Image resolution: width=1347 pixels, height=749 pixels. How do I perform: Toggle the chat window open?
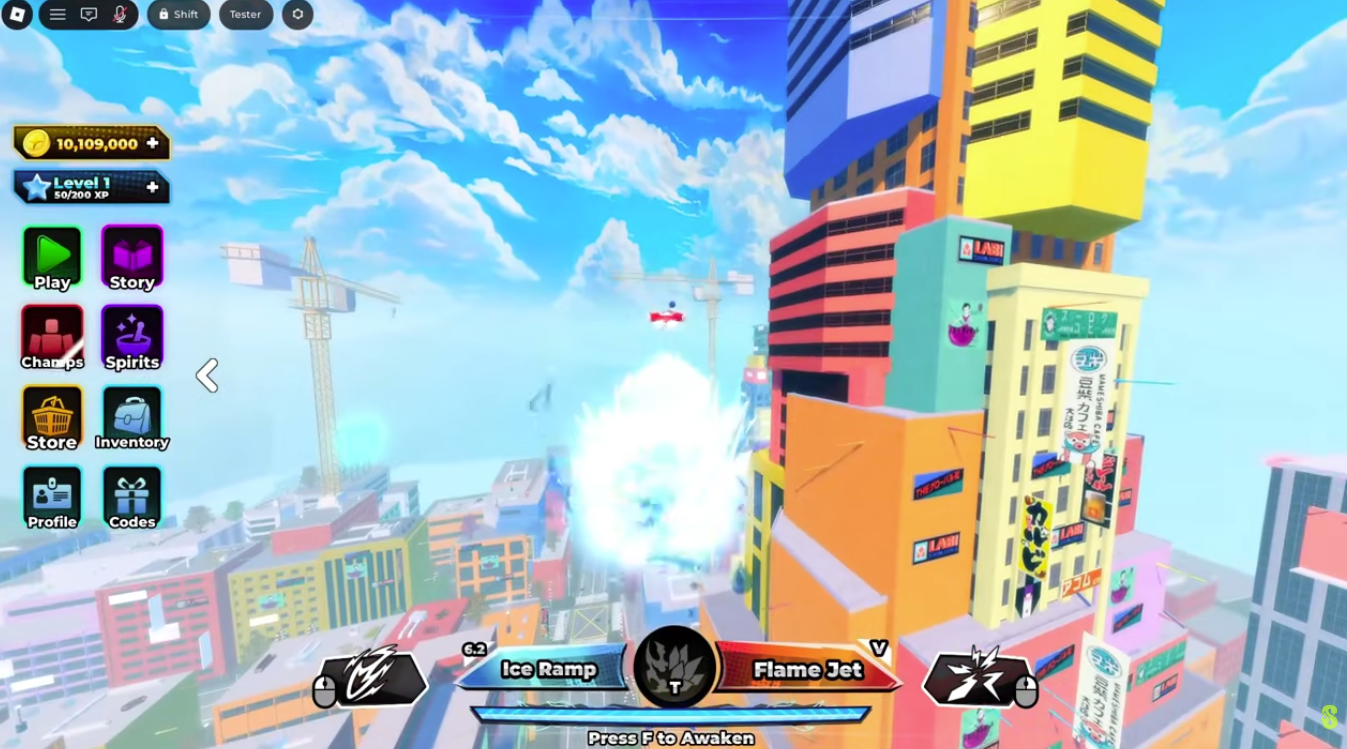click(91, 15)
